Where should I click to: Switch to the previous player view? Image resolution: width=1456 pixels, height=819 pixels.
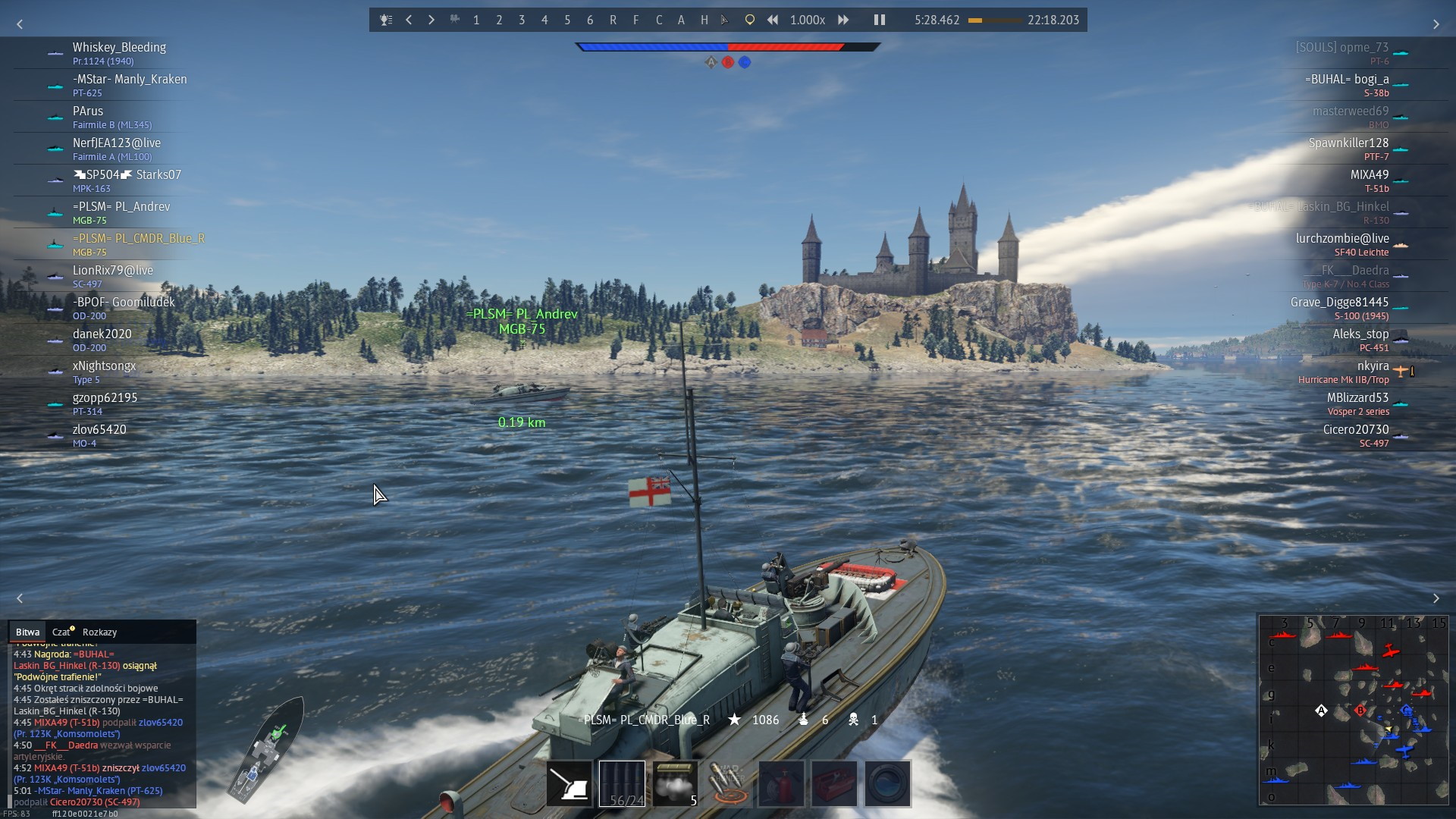(409, 20)
